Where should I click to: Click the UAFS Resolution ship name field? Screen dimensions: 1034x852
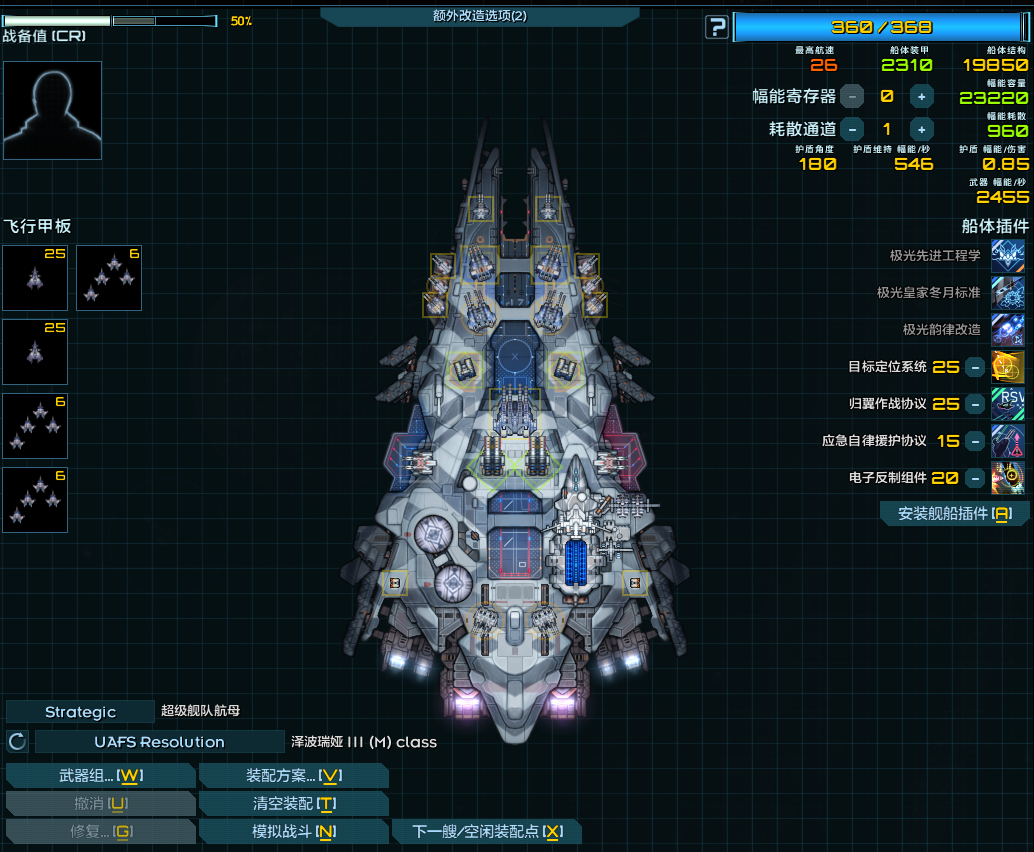160,742
